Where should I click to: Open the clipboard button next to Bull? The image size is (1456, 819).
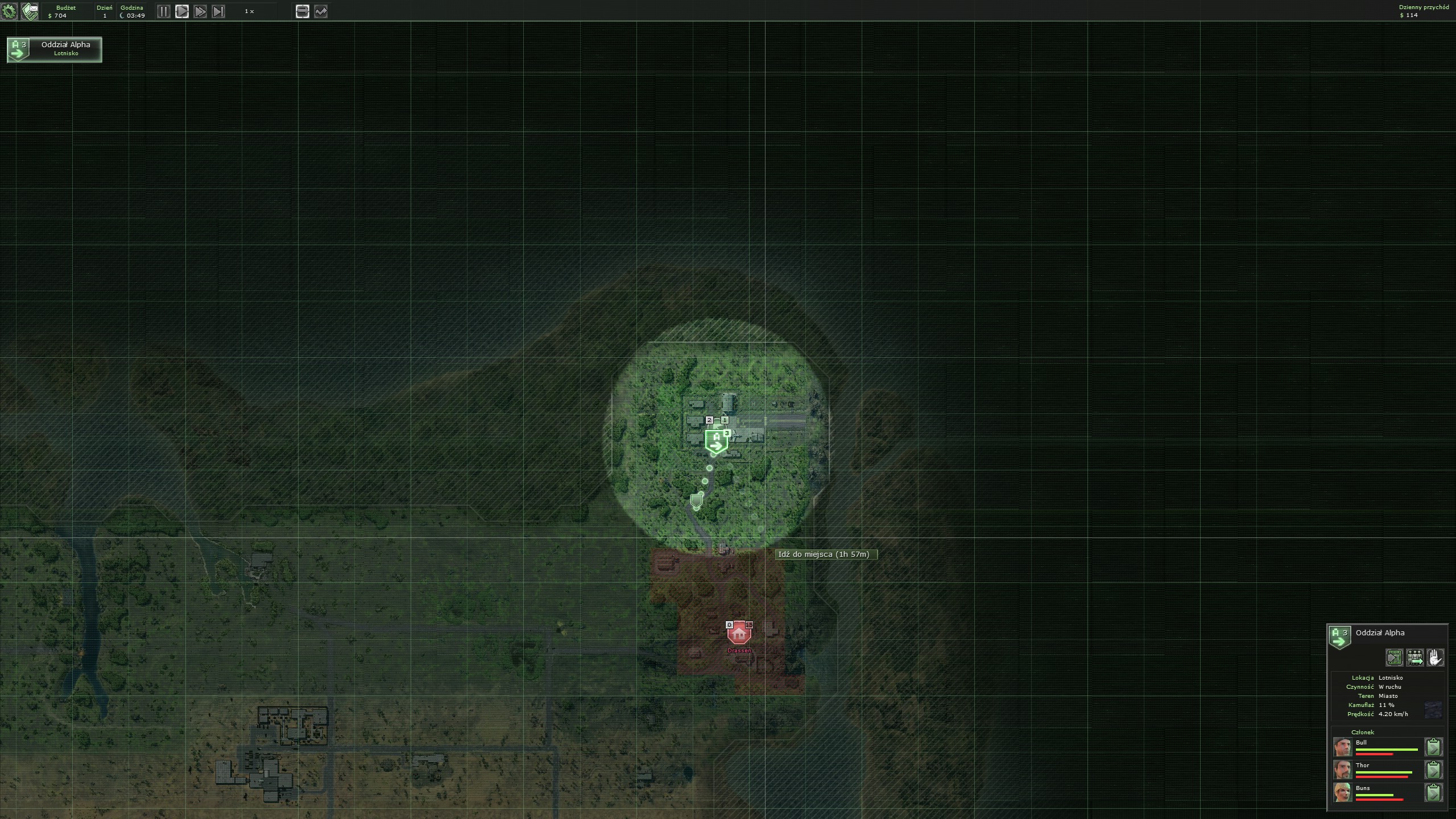[1433, 747]
